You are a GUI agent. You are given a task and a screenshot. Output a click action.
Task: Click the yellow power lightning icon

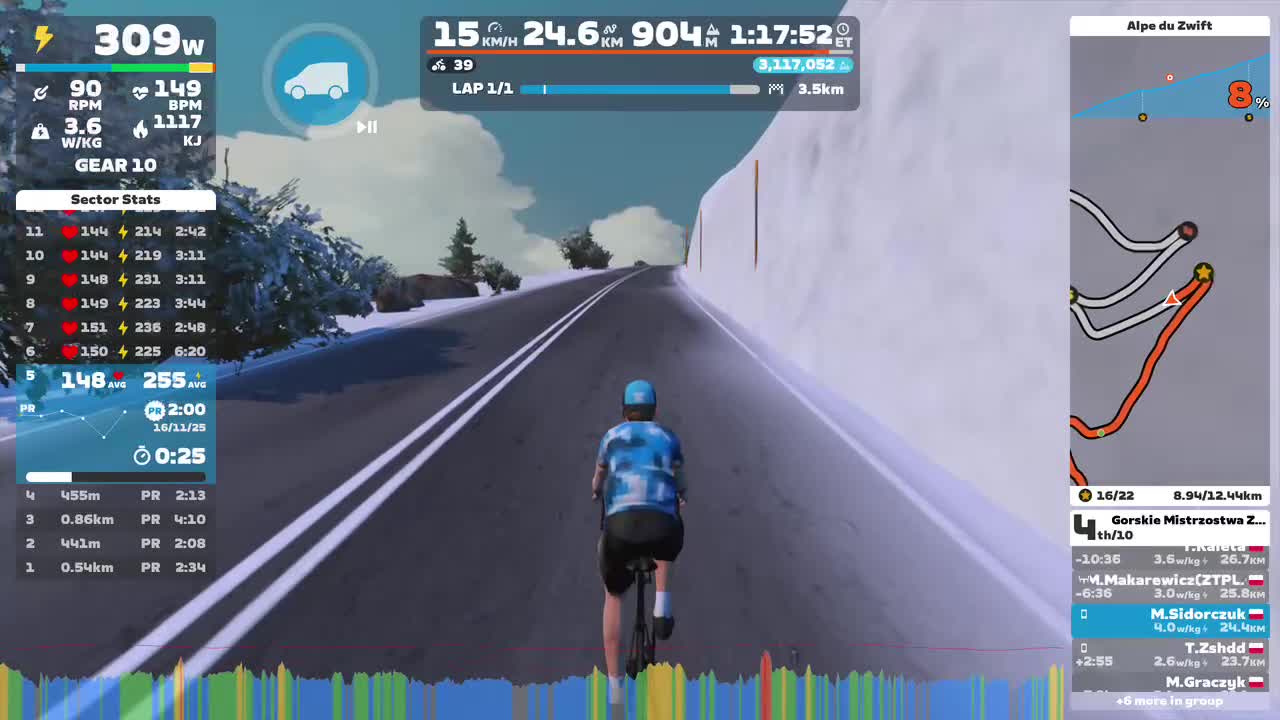[43, 39]
